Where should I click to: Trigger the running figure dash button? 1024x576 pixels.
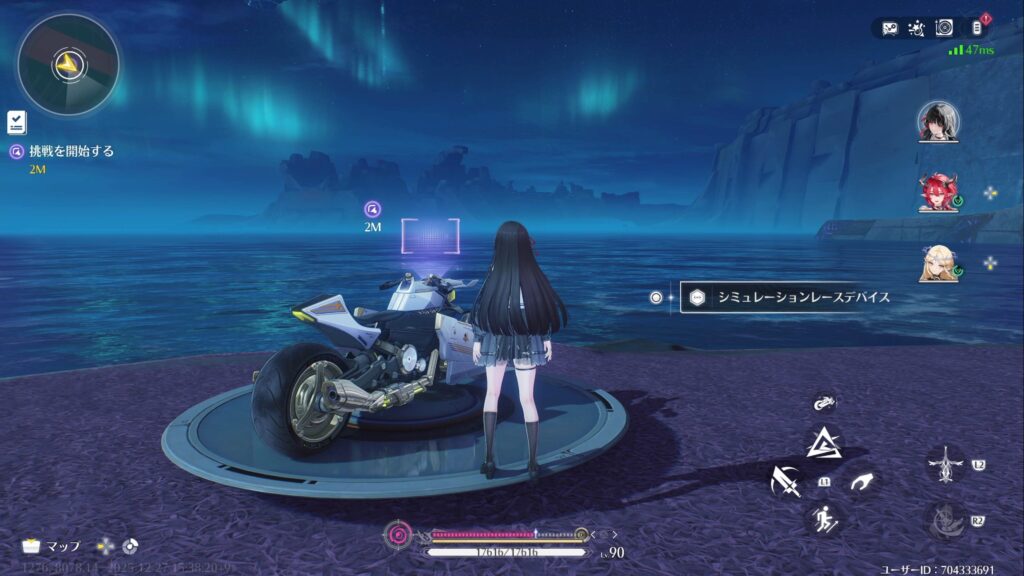(x=823, y=518)
